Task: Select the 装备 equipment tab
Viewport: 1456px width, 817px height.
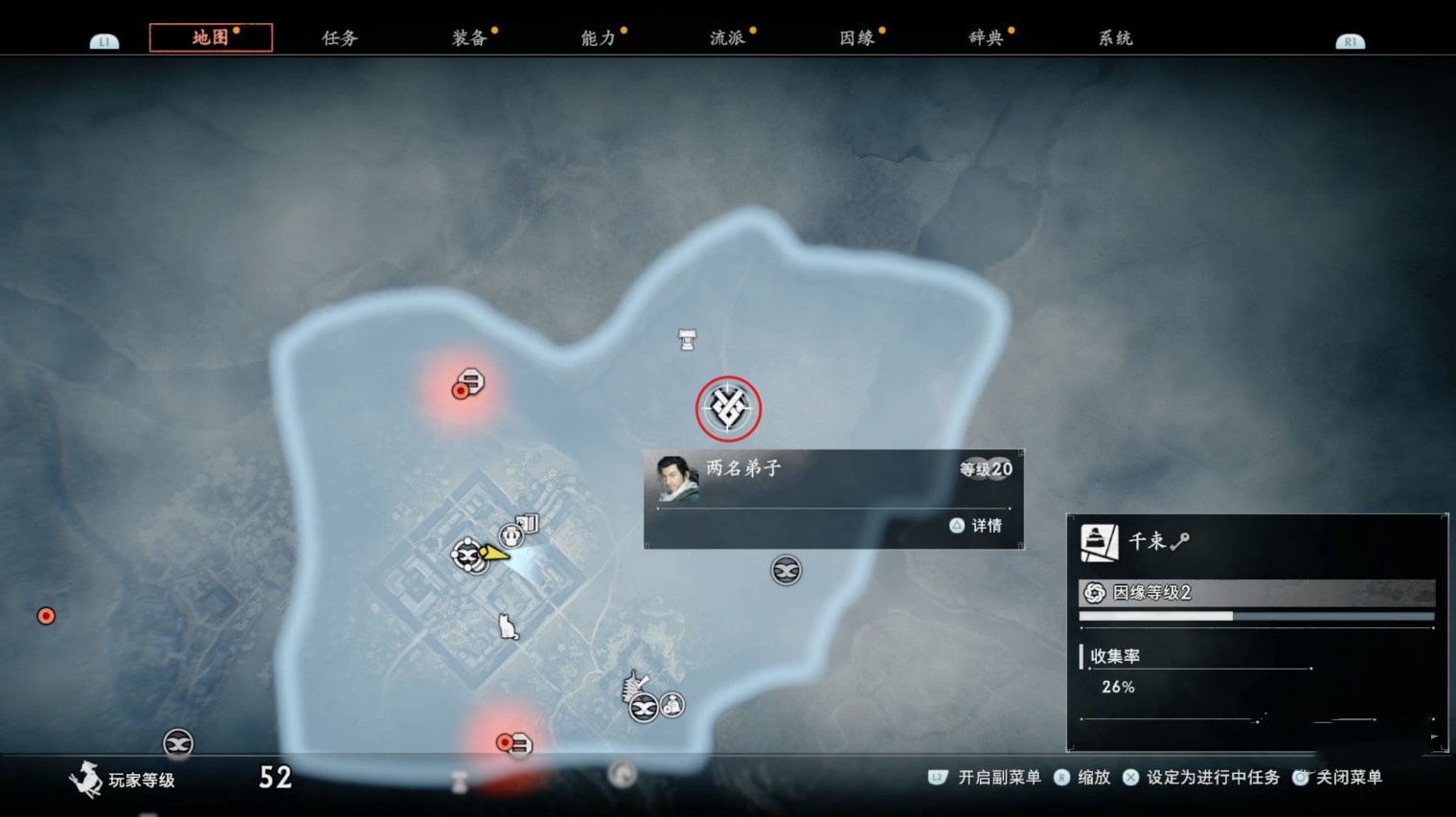Action: pyautogui.click(x=469, y=38)
